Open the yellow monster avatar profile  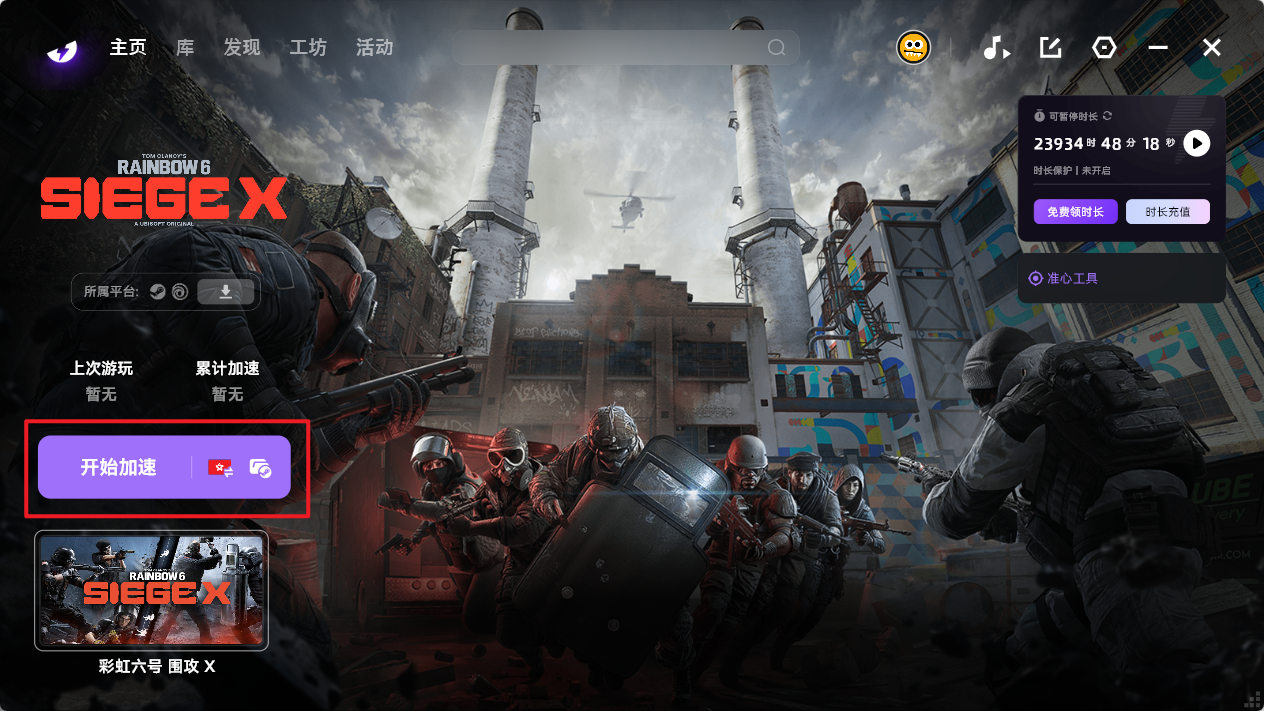[x=913, y=48]
